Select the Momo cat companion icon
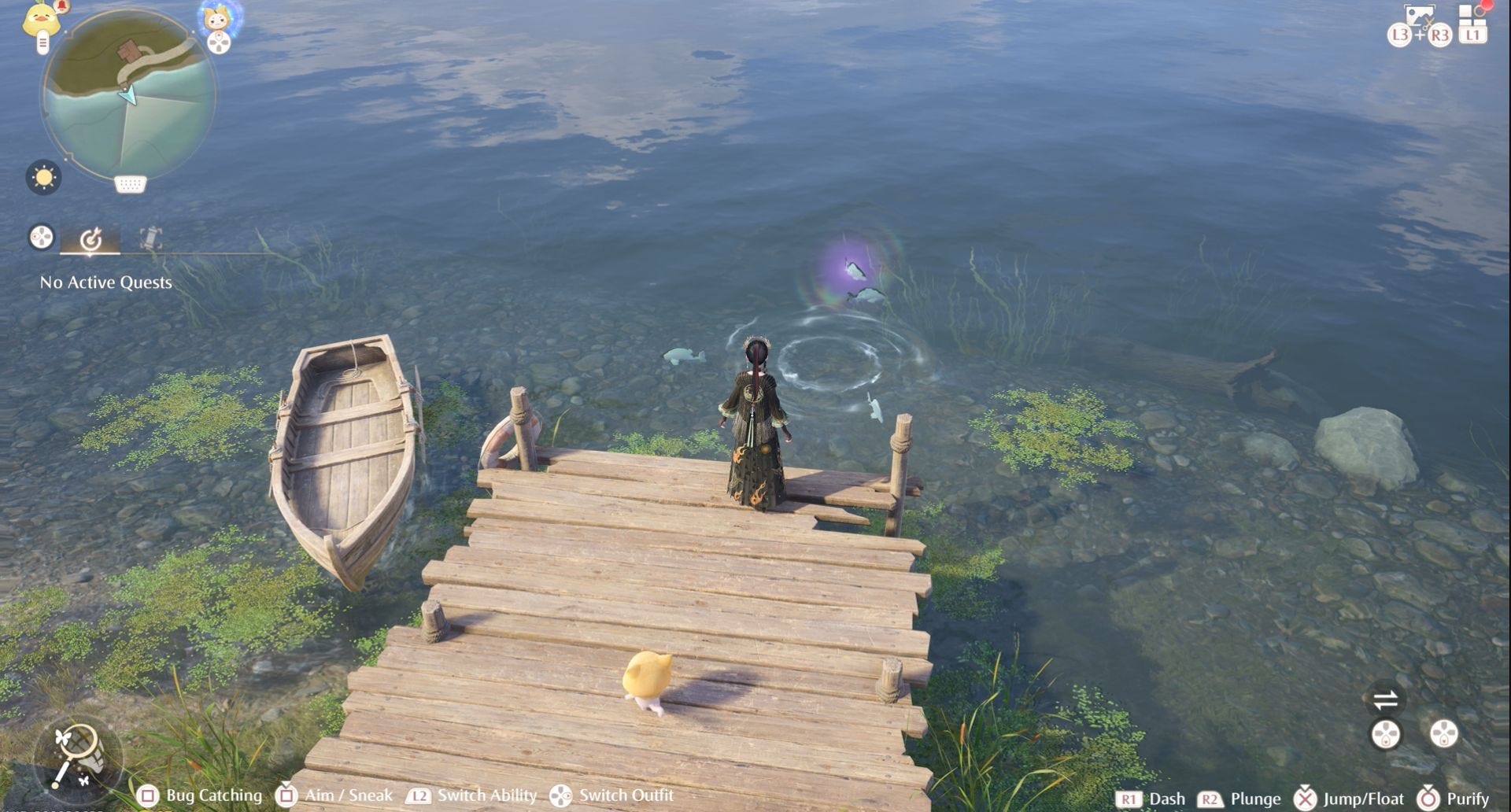 pos(217,17)
